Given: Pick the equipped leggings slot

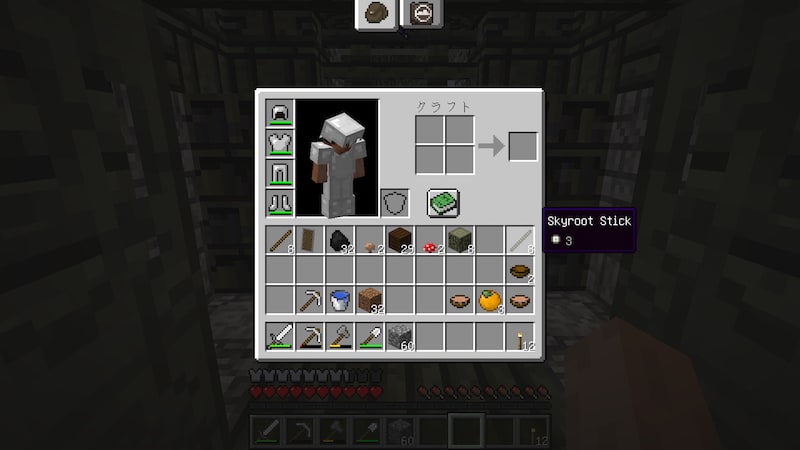Looking at the screenshot, I should point(279,174).
